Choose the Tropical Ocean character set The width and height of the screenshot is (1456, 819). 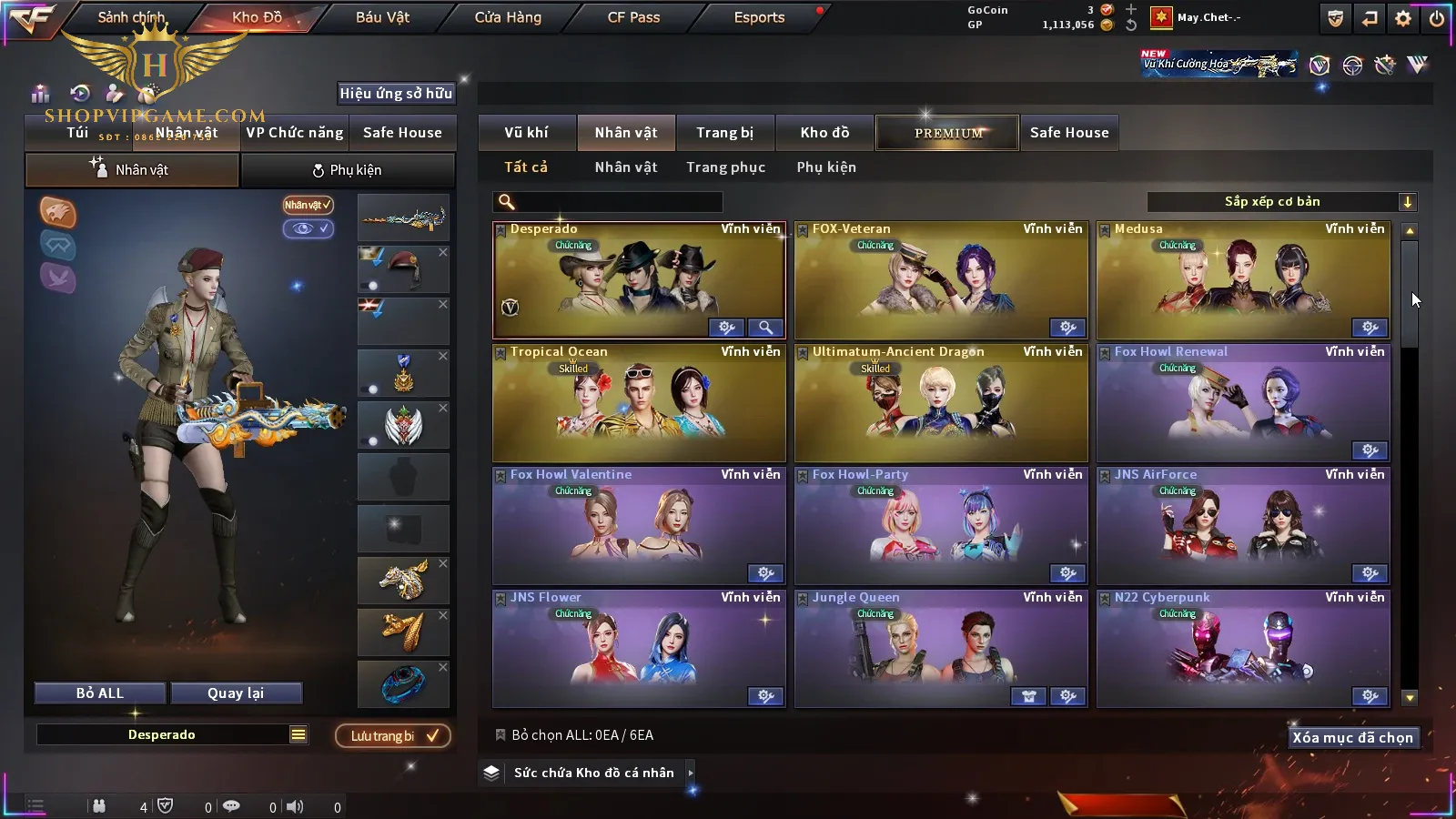point(639,403)
